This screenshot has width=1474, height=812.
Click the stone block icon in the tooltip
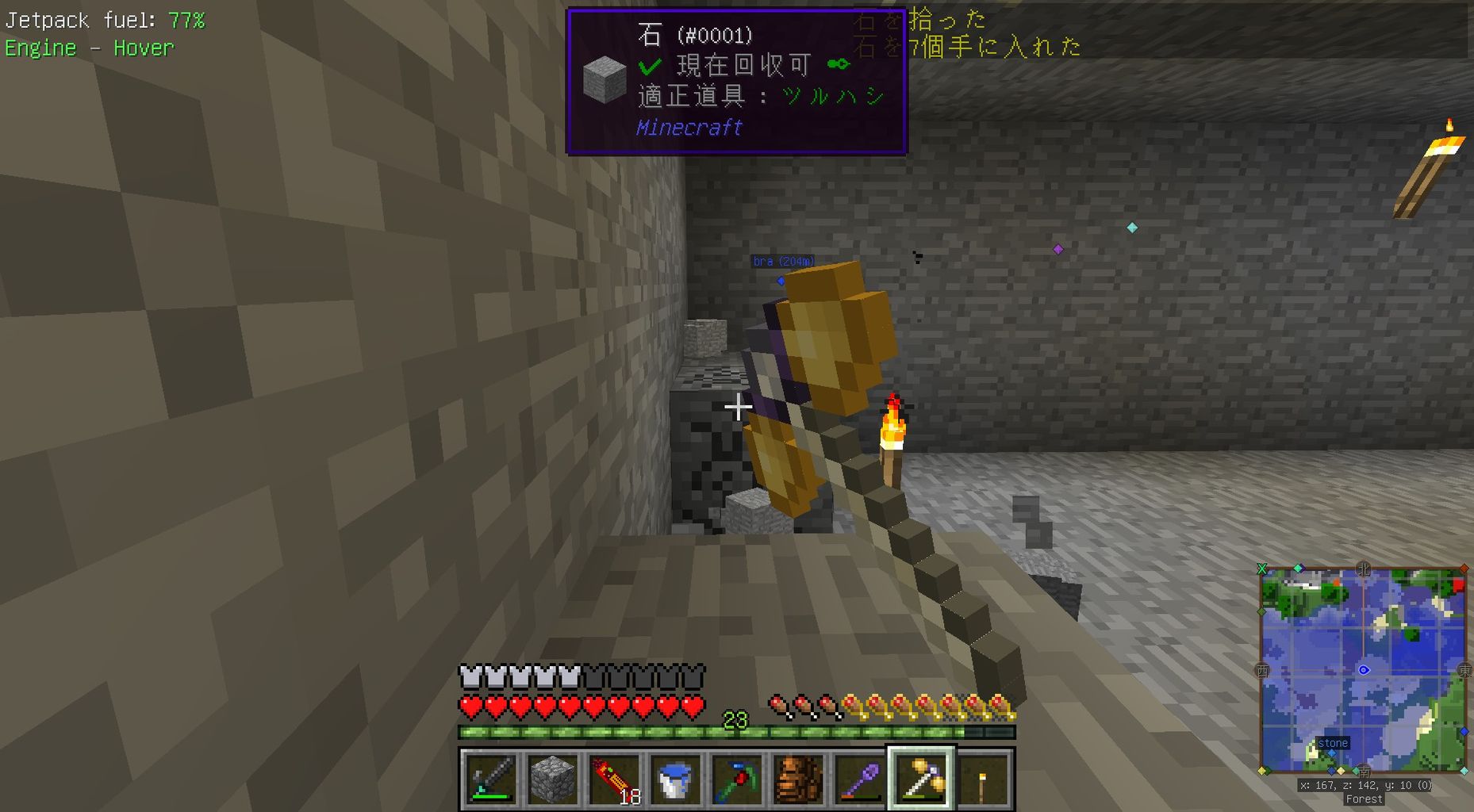pyautogui.click(x=605, y=79)
